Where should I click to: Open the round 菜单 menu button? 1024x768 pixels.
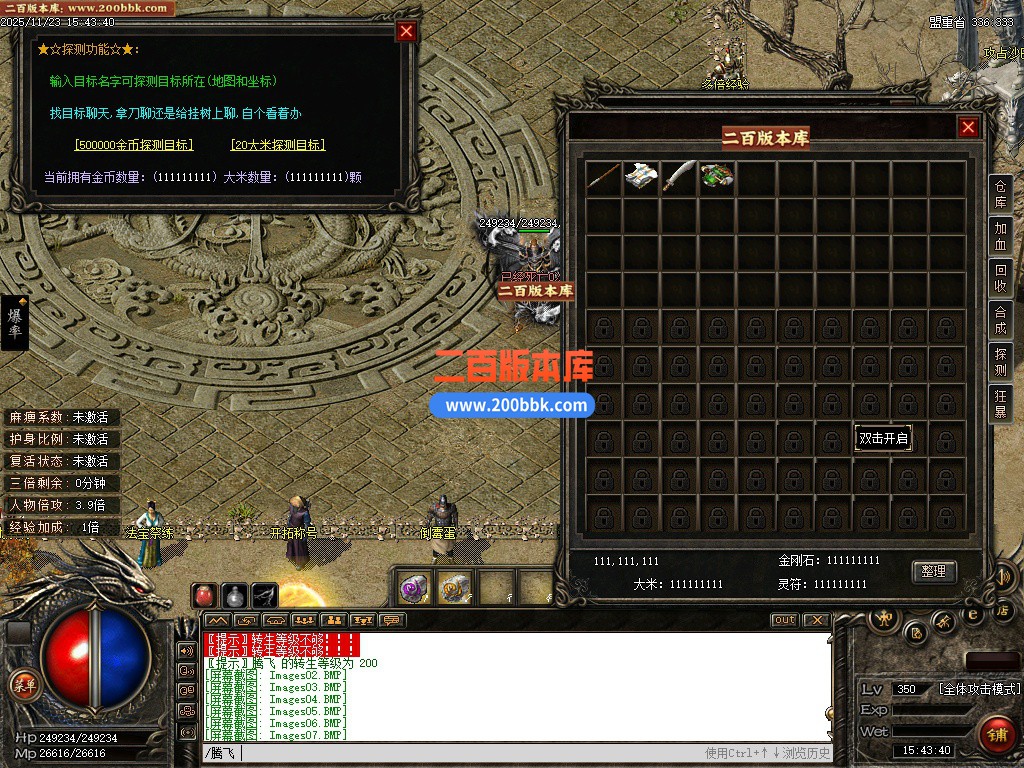click(23, 685)
